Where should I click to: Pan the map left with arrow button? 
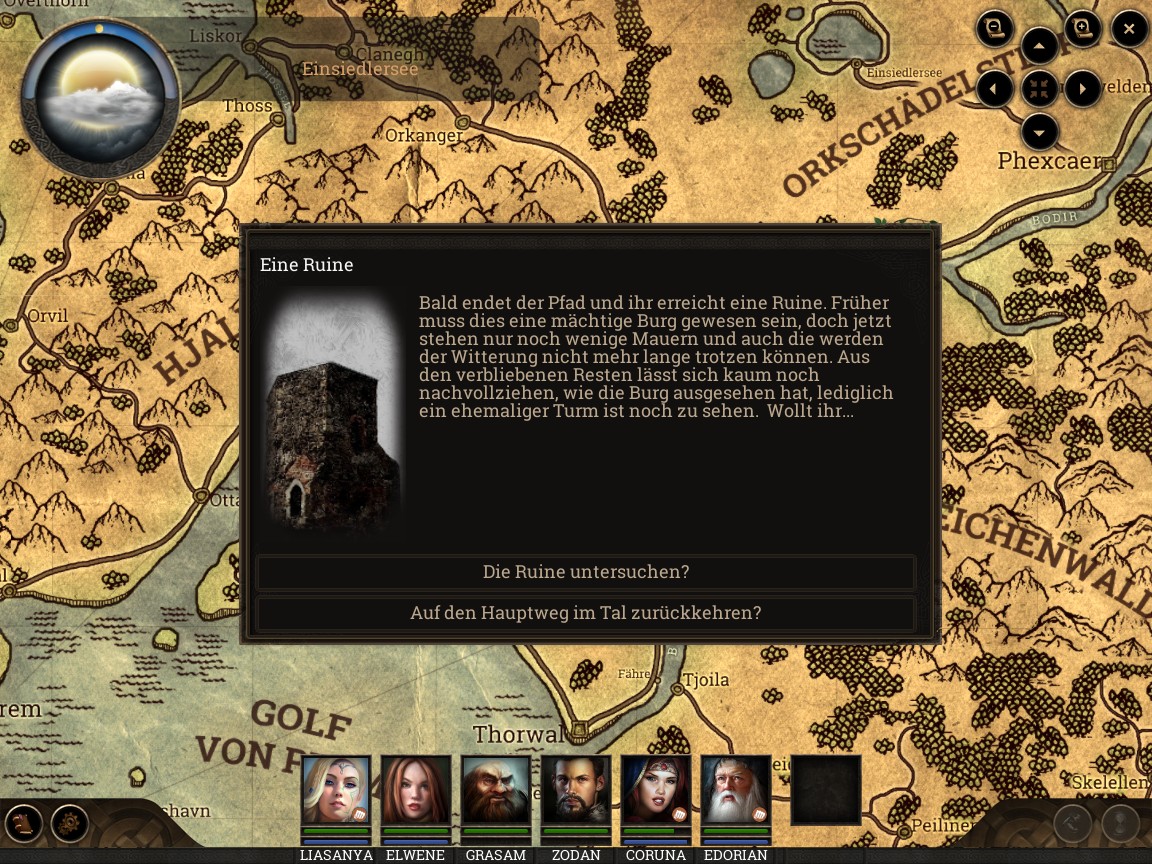tap(994, 89)
